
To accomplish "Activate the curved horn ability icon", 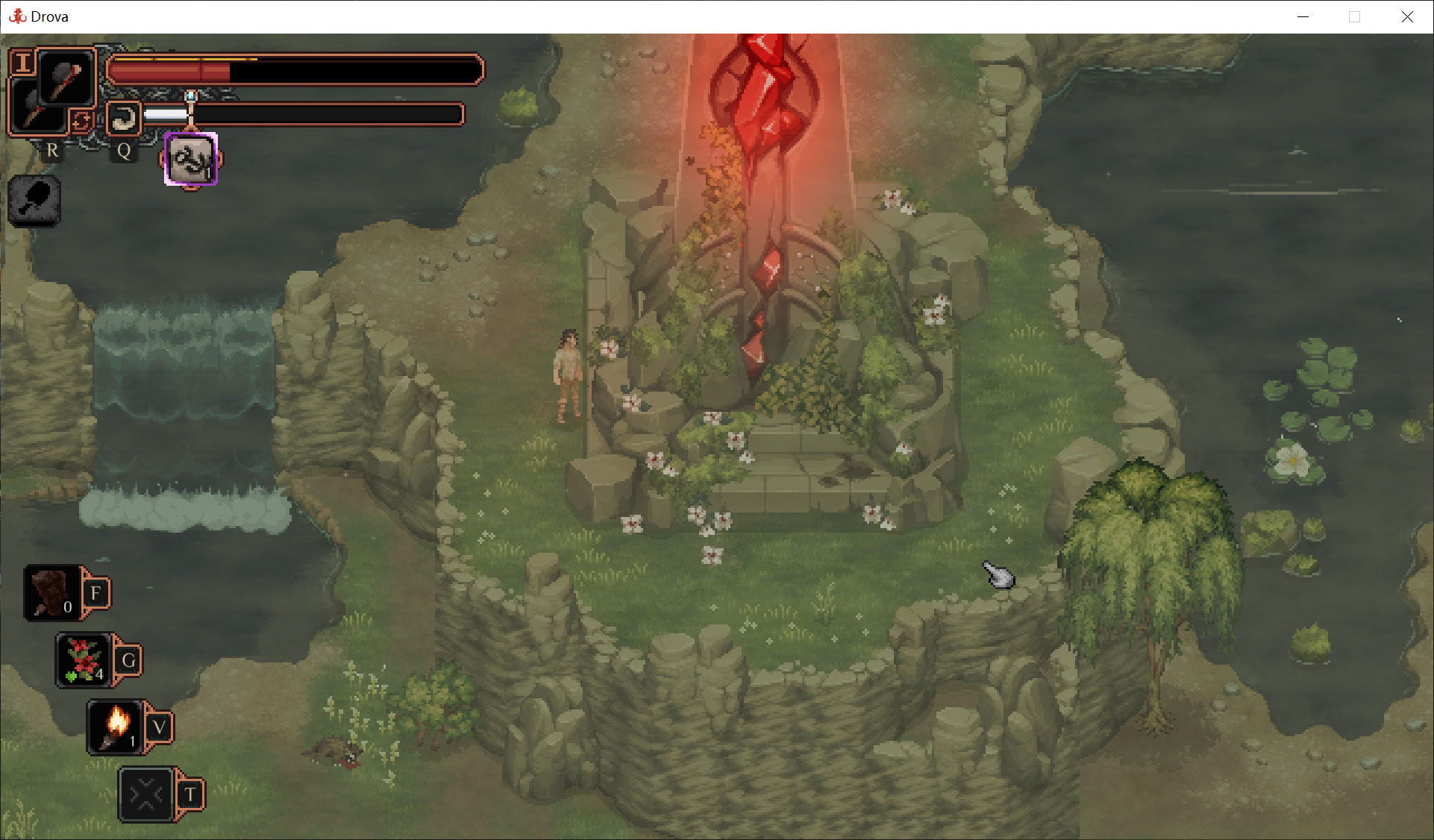I will coord(124,118).
